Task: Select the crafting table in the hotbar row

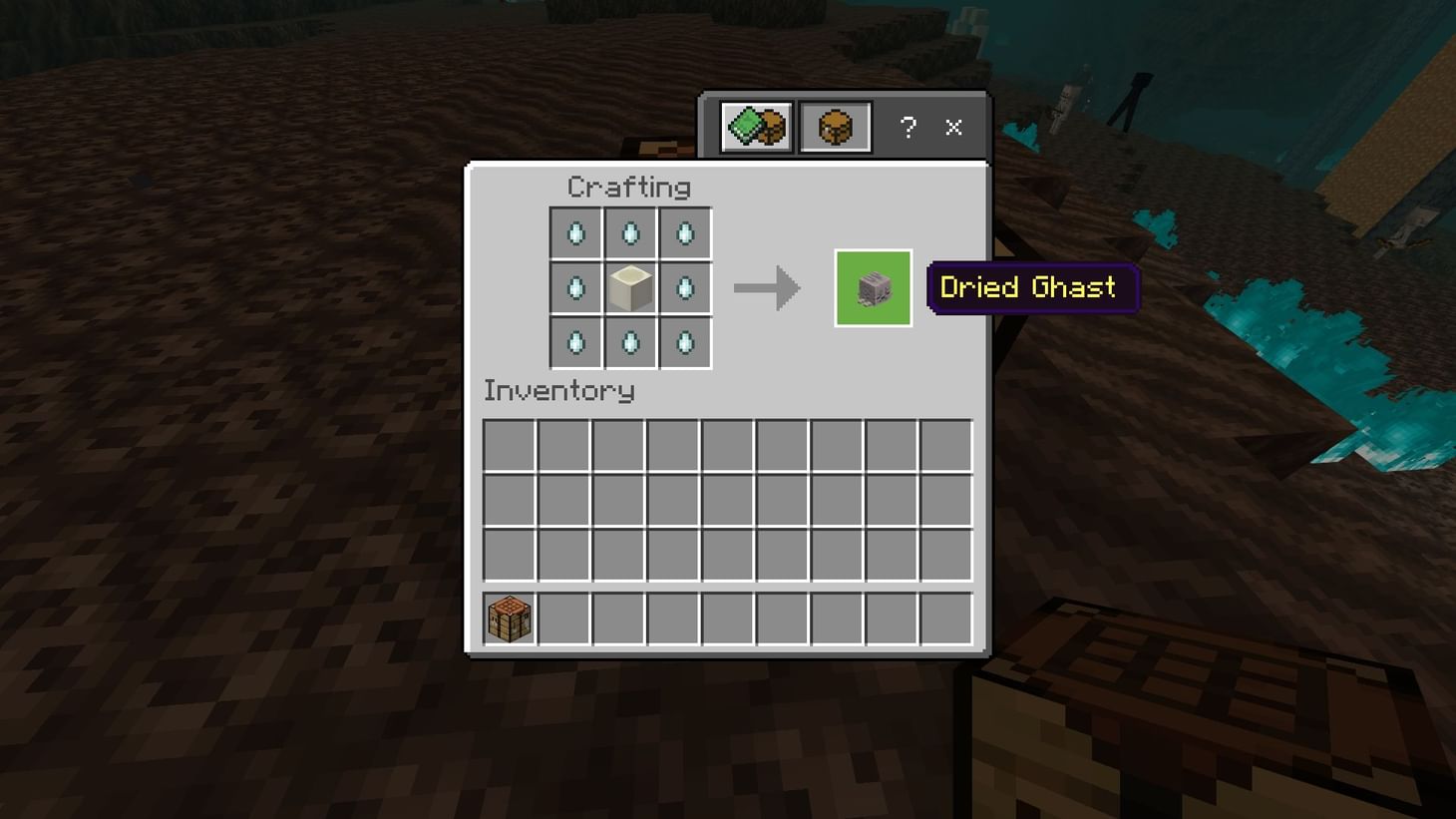Action: pos(508,618)
